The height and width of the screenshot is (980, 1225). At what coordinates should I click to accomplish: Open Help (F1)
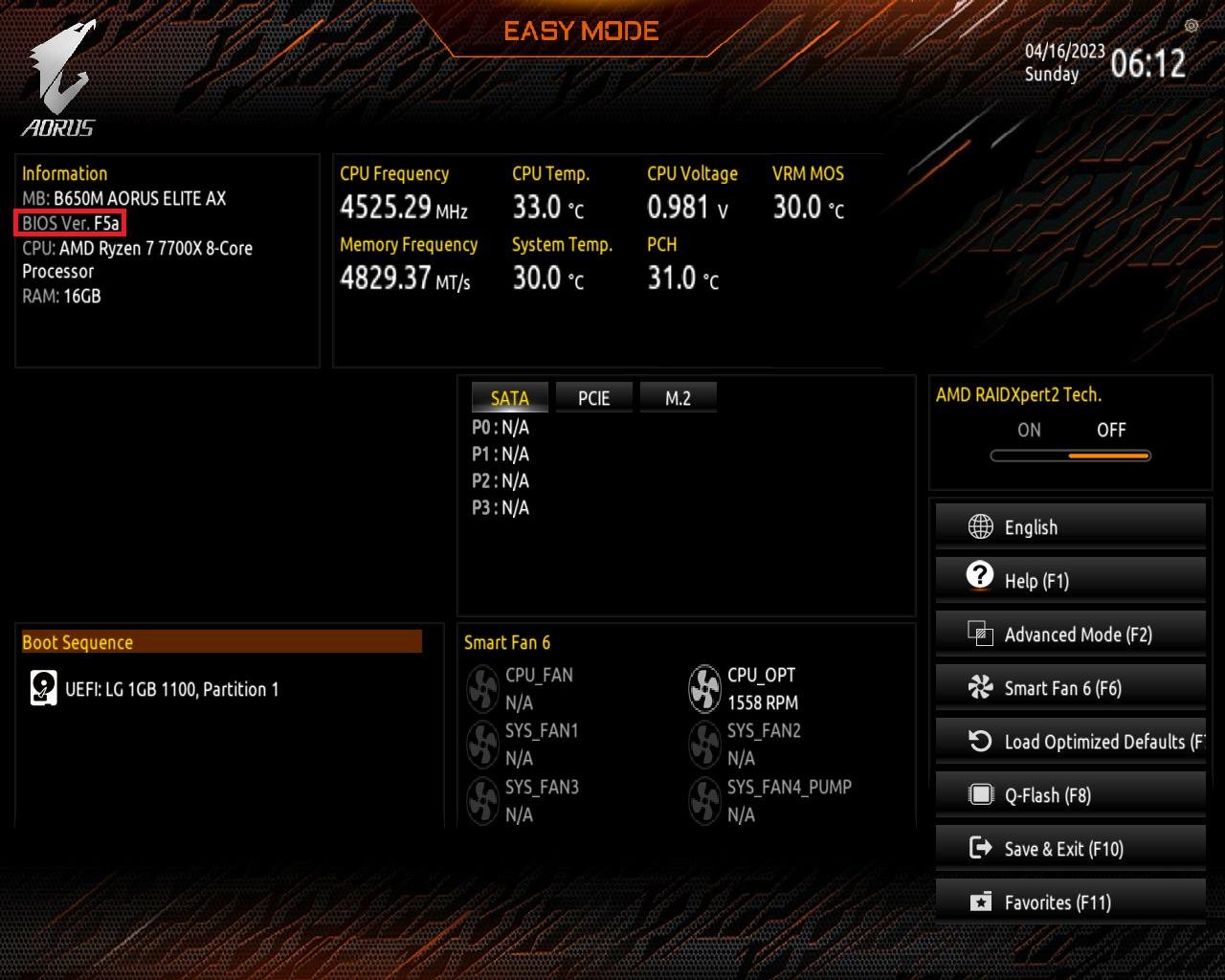click(1070, 580)
